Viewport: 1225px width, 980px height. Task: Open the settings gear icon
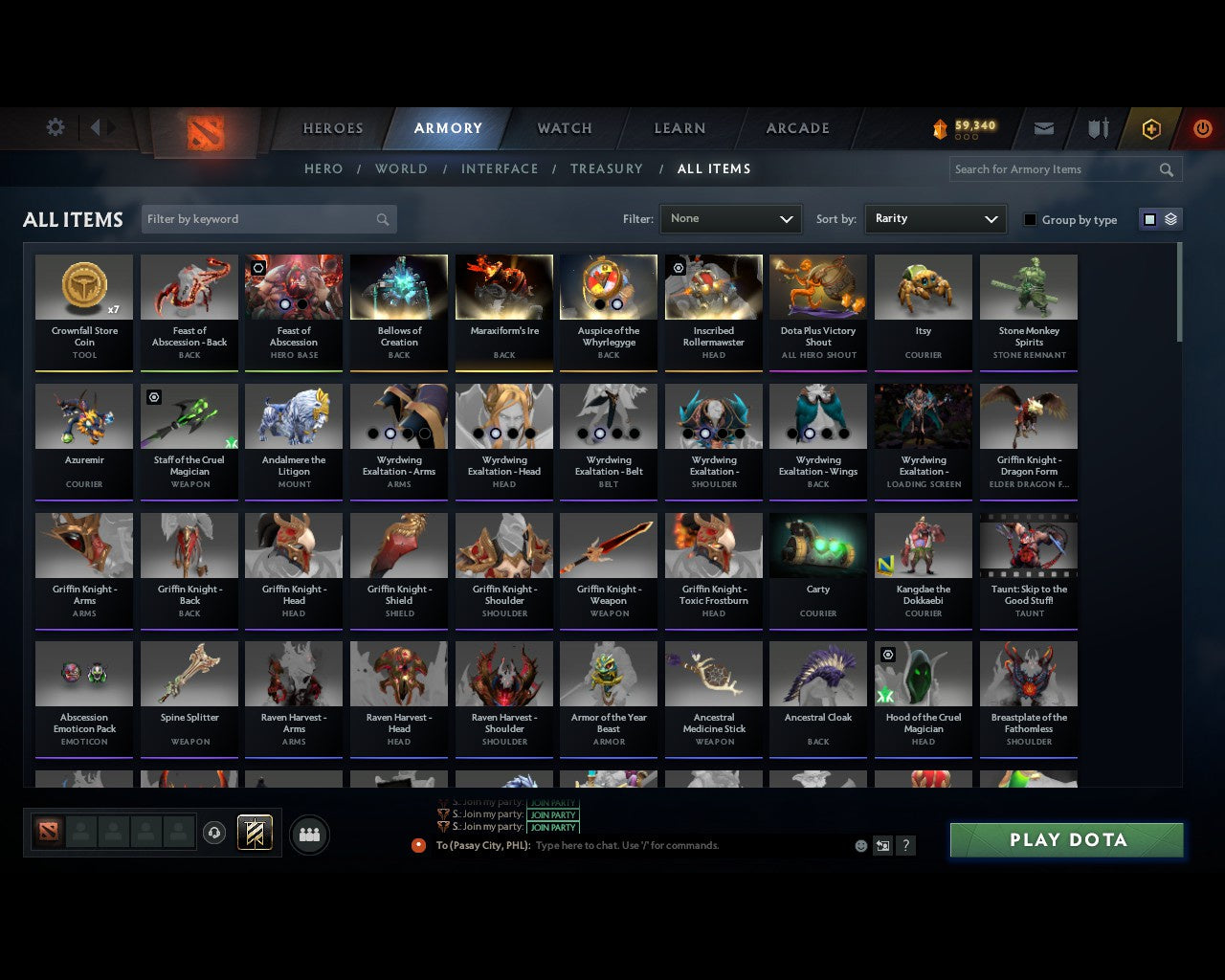click(x=55, y=126)
